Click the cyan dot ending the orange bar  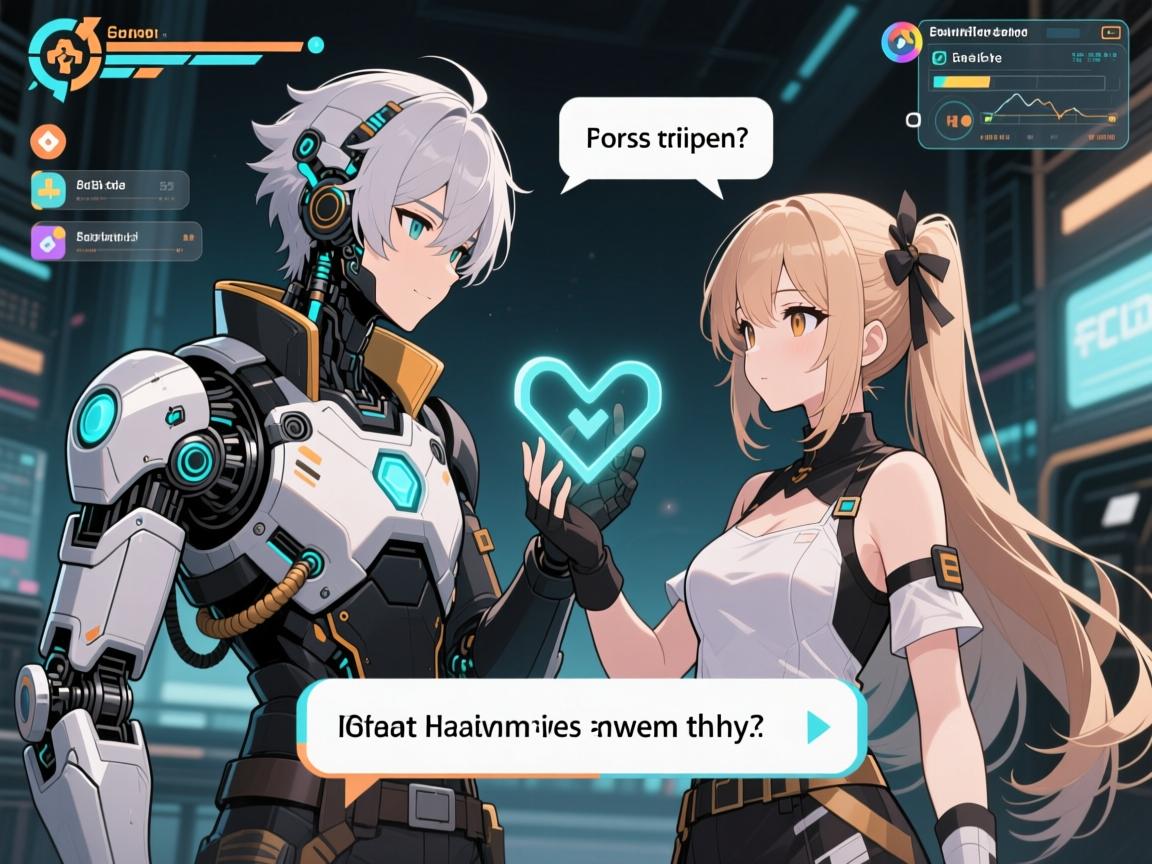(316, 45)
